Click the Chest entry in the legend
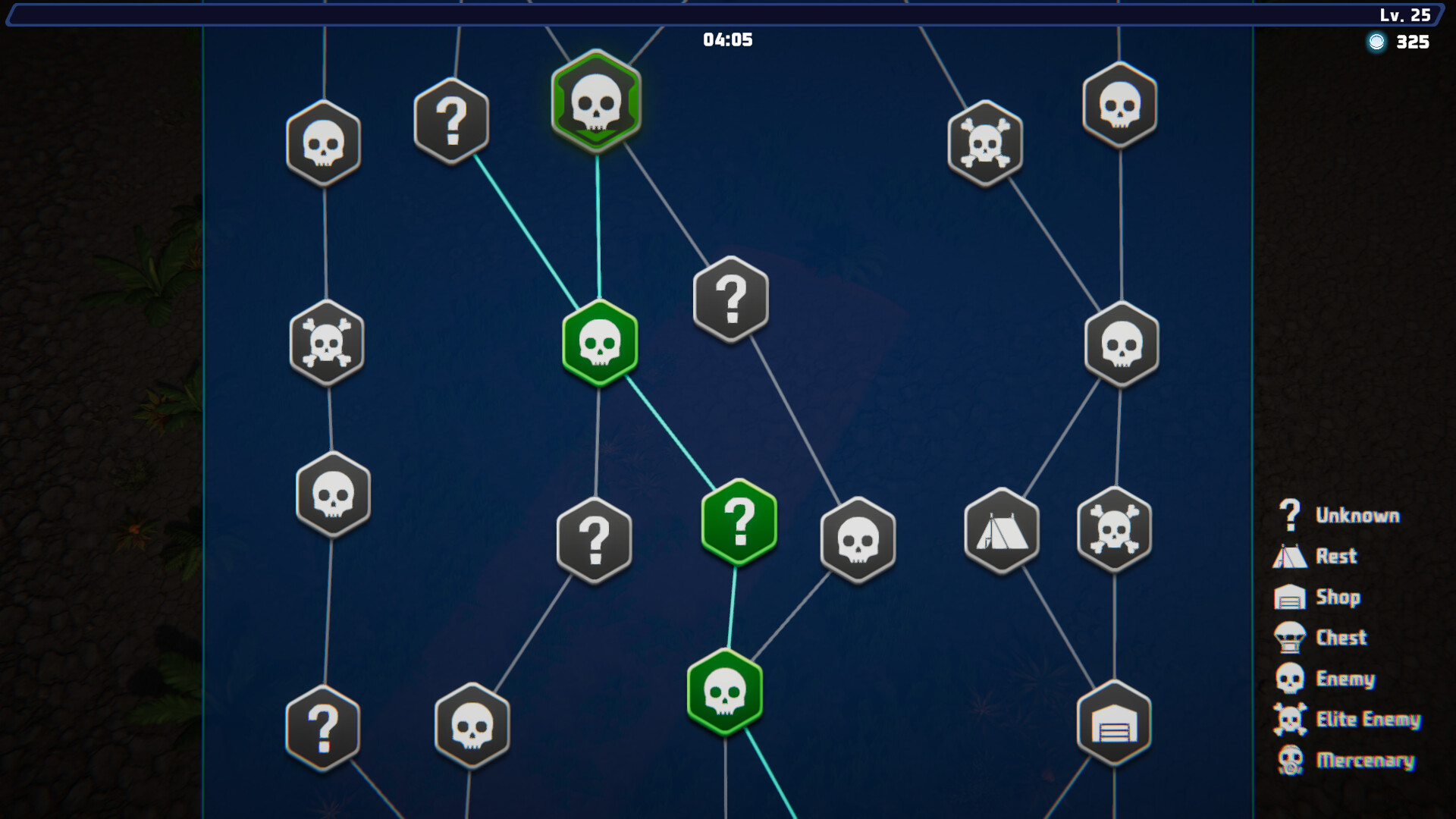The width and height of the screenshot is (1456, 819). [1341, 638]
